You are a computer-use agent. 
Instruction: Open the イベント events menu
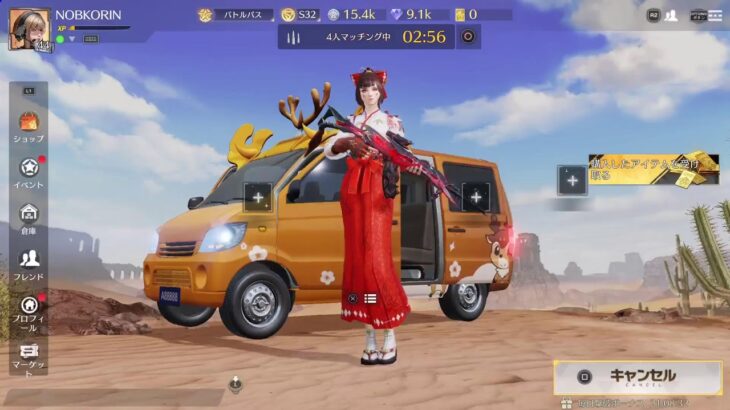point(29,173)
